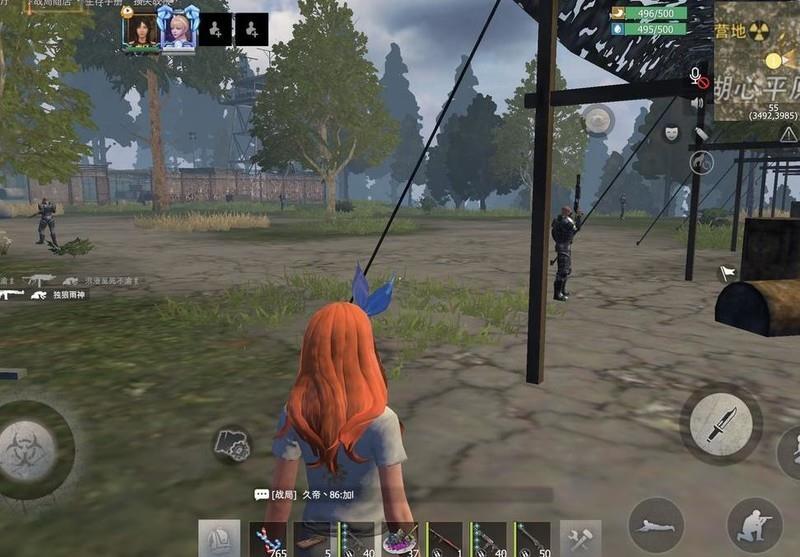Select the blonde teammate portrait with bow
Screen dimensions: 800x557
(x=180, y=31)
